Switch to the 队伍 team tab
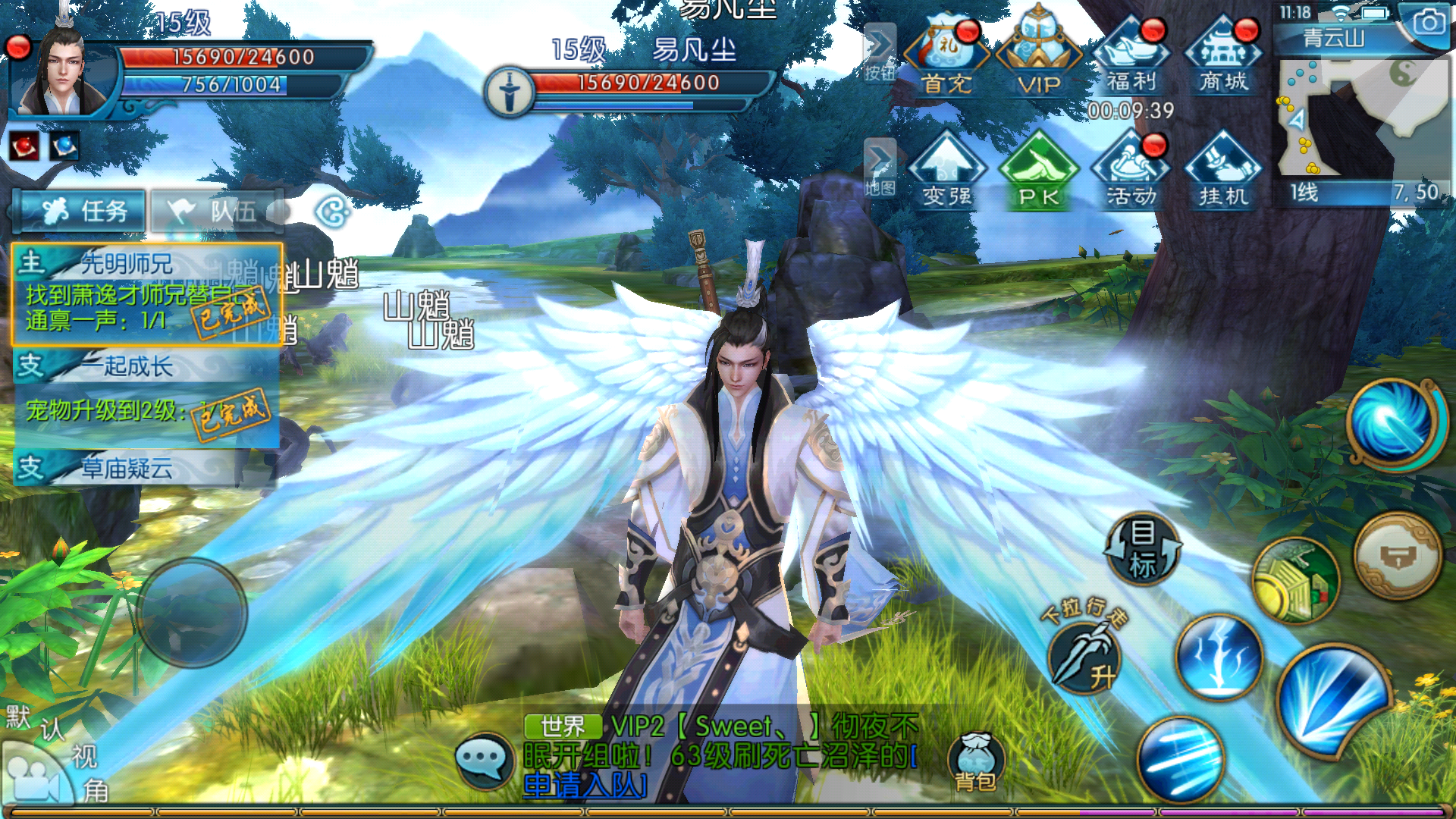 click(218, 211)
